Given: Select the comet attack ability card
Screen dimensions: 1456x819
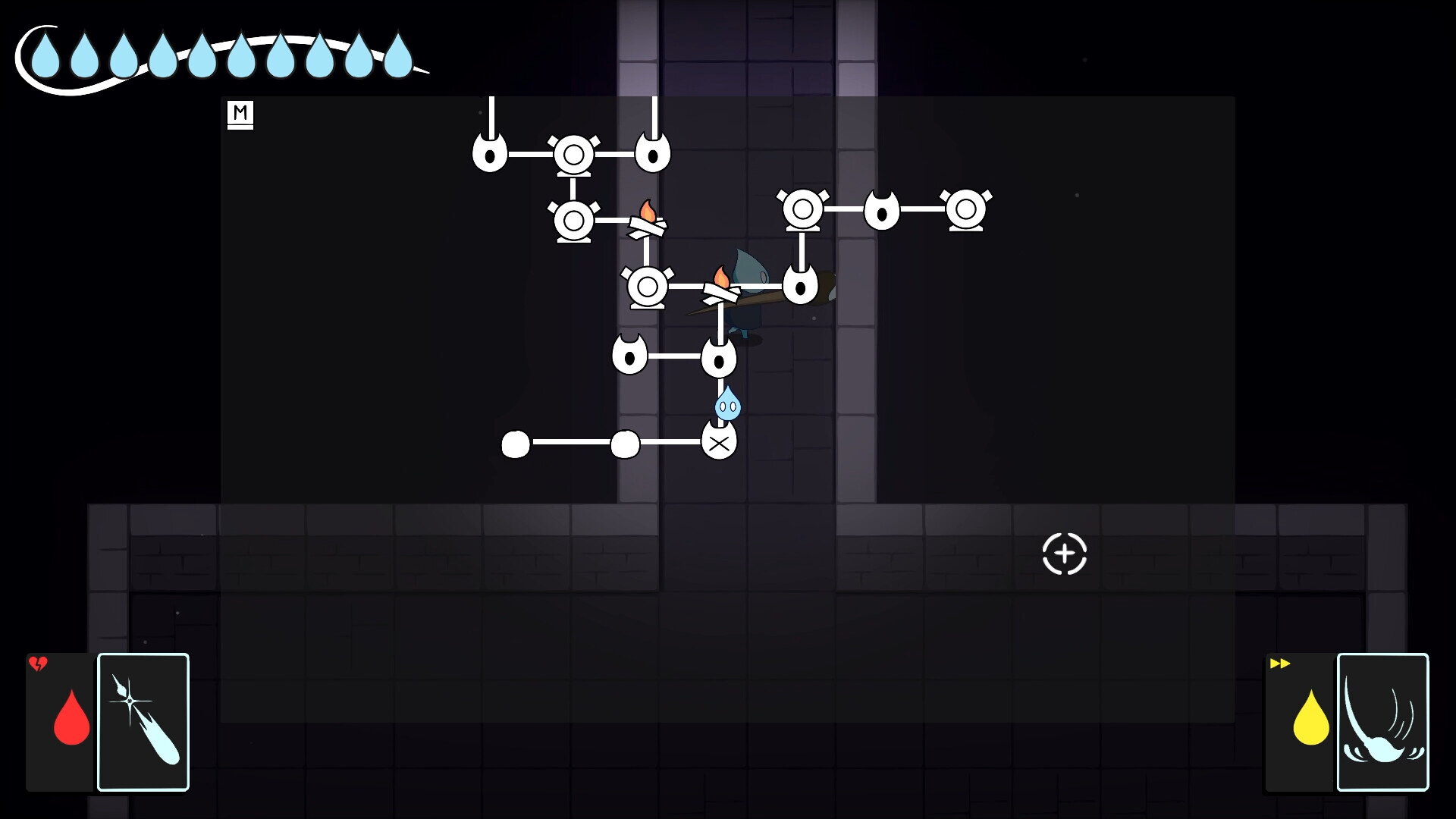Looking at the screenshot, I should [143, 721].
